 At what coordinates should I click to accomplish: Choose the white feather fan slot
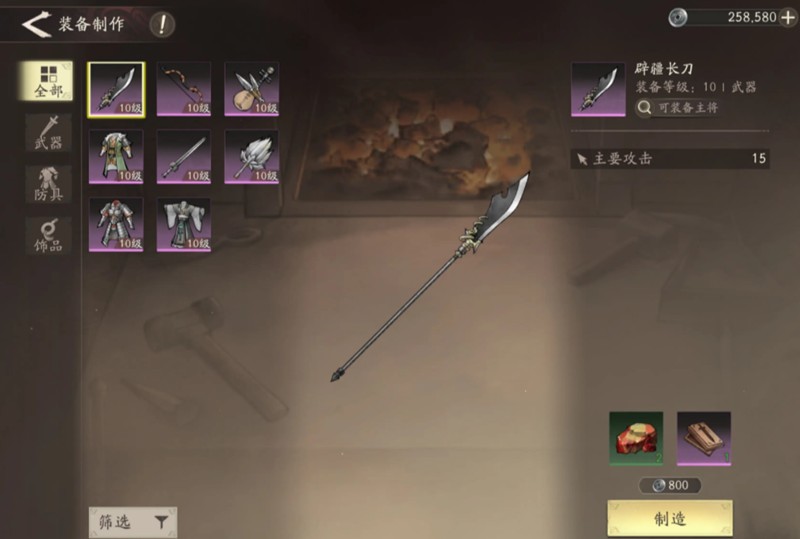[x=251, y=157]
